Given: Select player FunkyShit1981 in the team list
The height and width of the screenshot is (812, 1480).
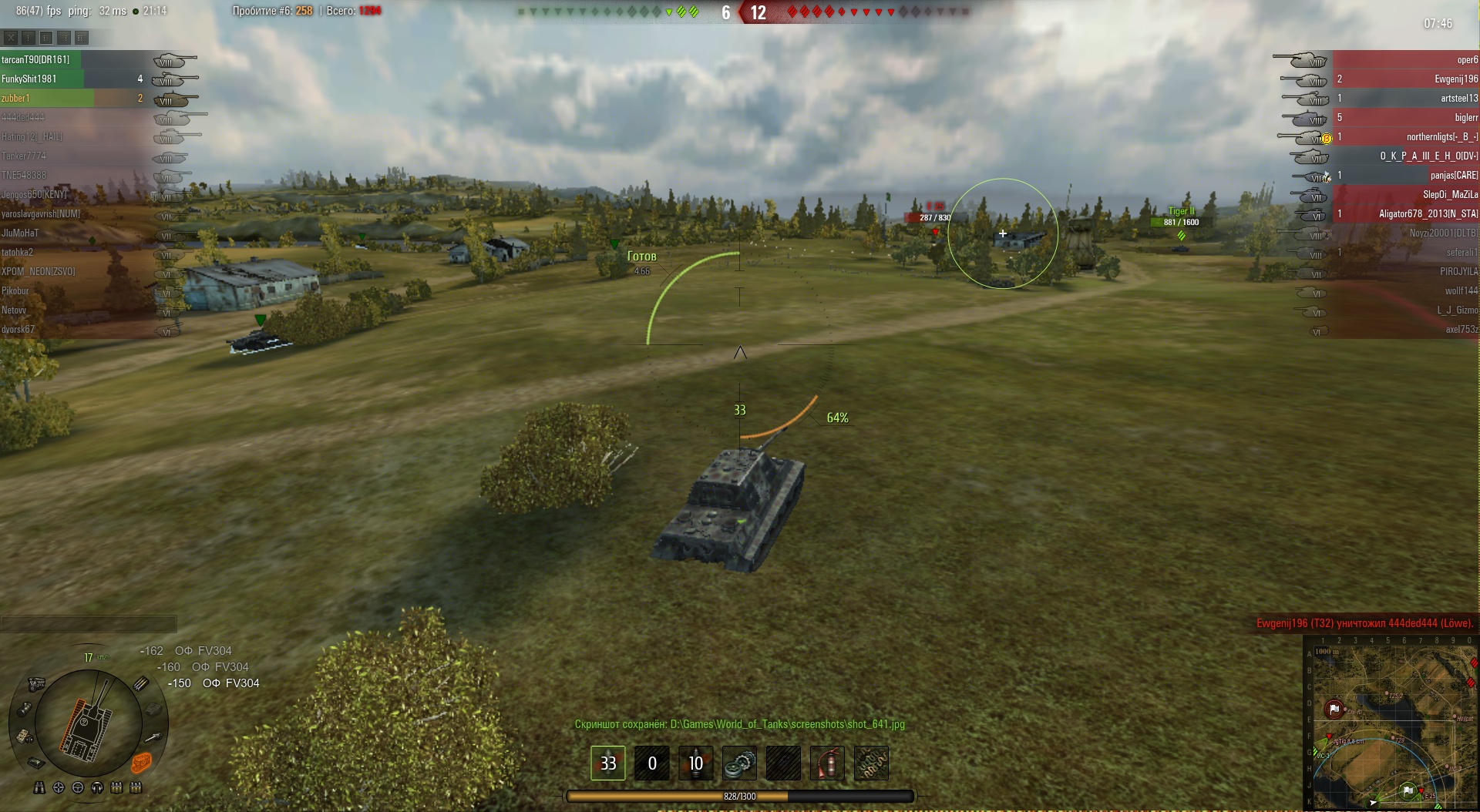Looking at the screenshot, I should coord(29,79).
